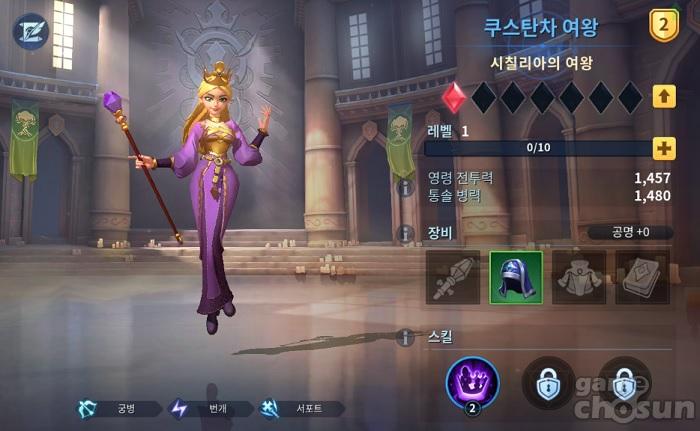Select the equipped blue helmet slot
The image size is (700, 431).
[515, 277]
